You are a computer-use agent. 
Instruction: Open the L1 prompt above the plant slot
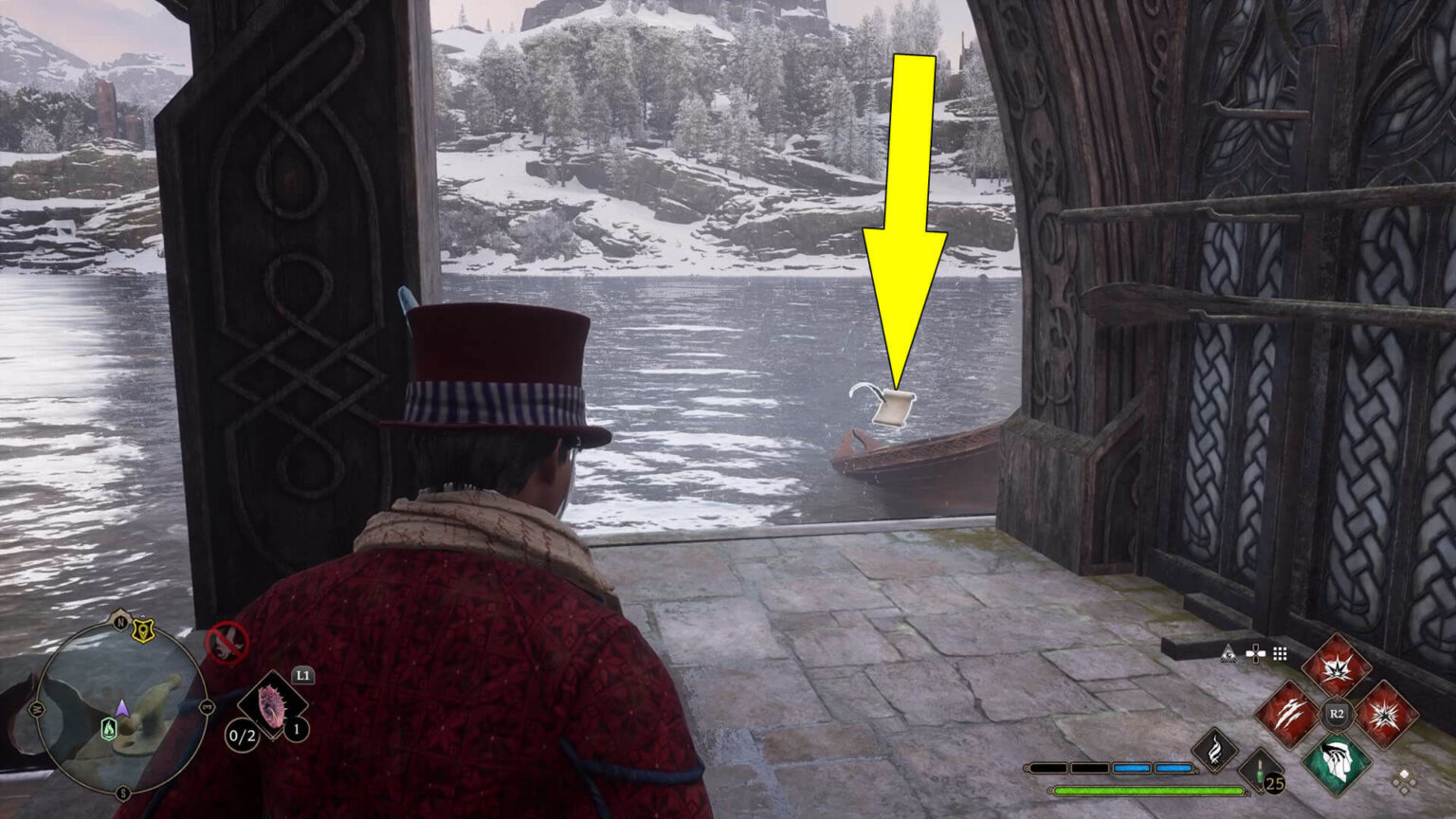303,674
